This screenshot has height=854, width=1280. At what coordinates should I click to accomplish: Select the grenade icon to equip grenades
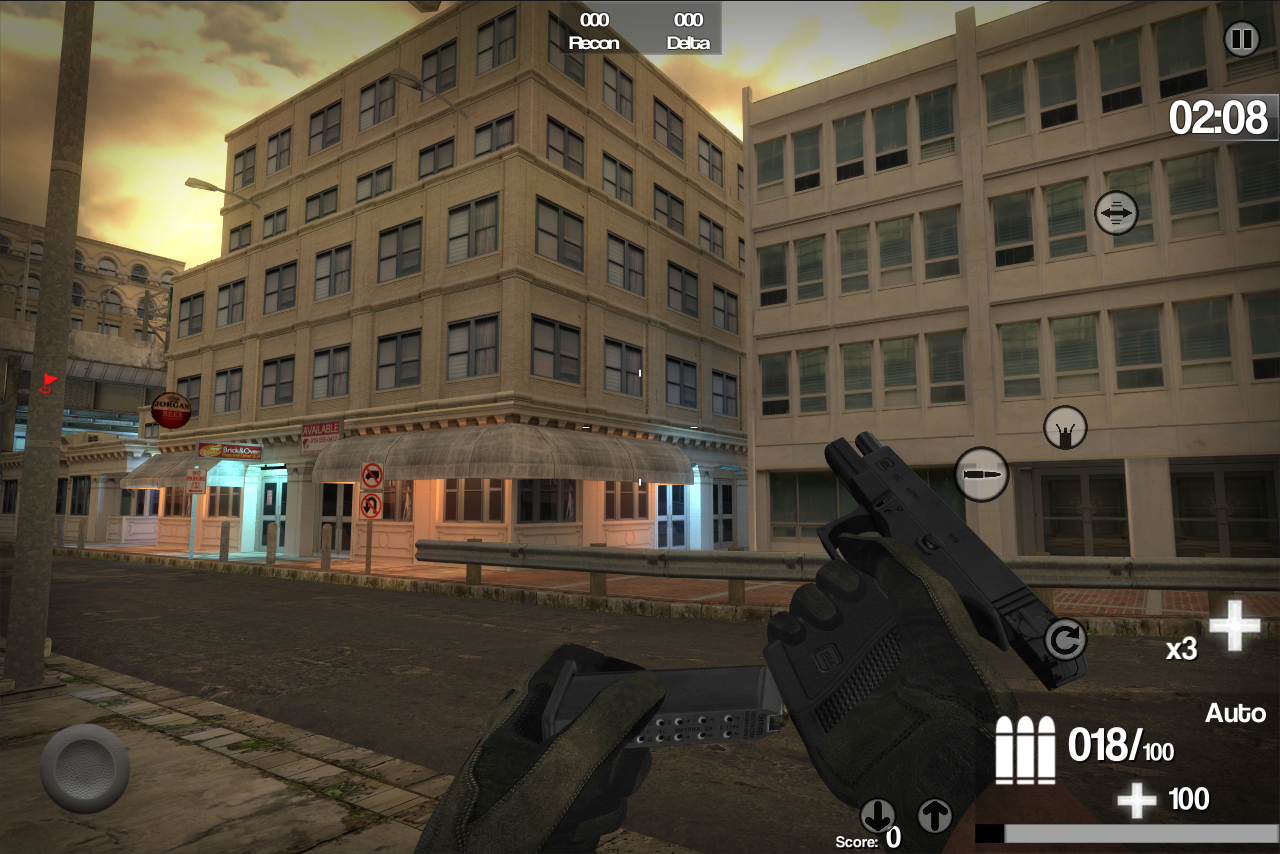click(1066, 426)
